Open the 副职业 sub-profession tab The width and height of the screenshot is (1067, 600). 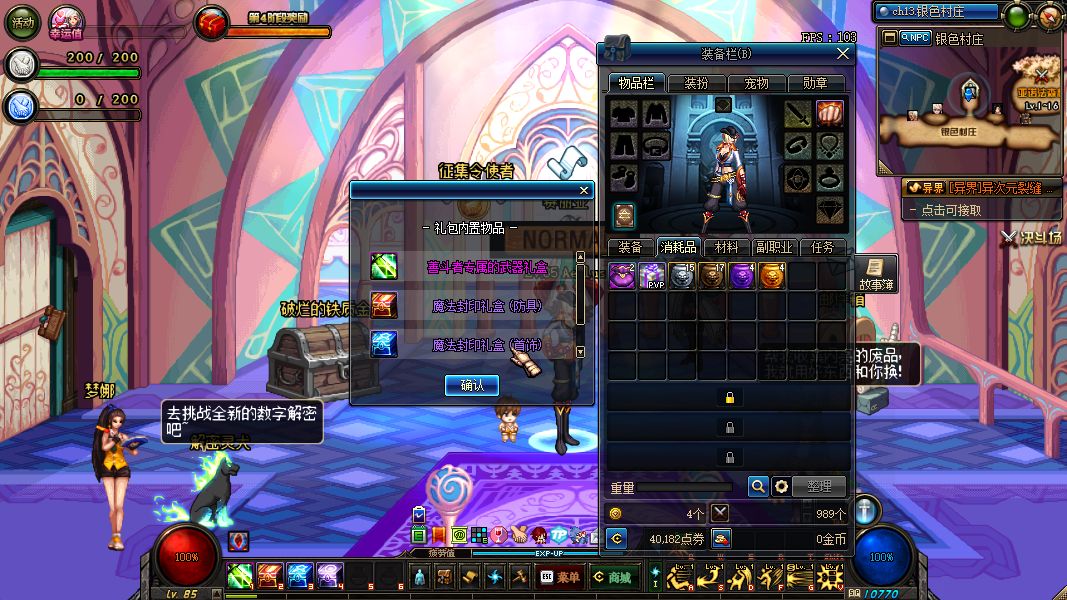click(x=774, y=247)
